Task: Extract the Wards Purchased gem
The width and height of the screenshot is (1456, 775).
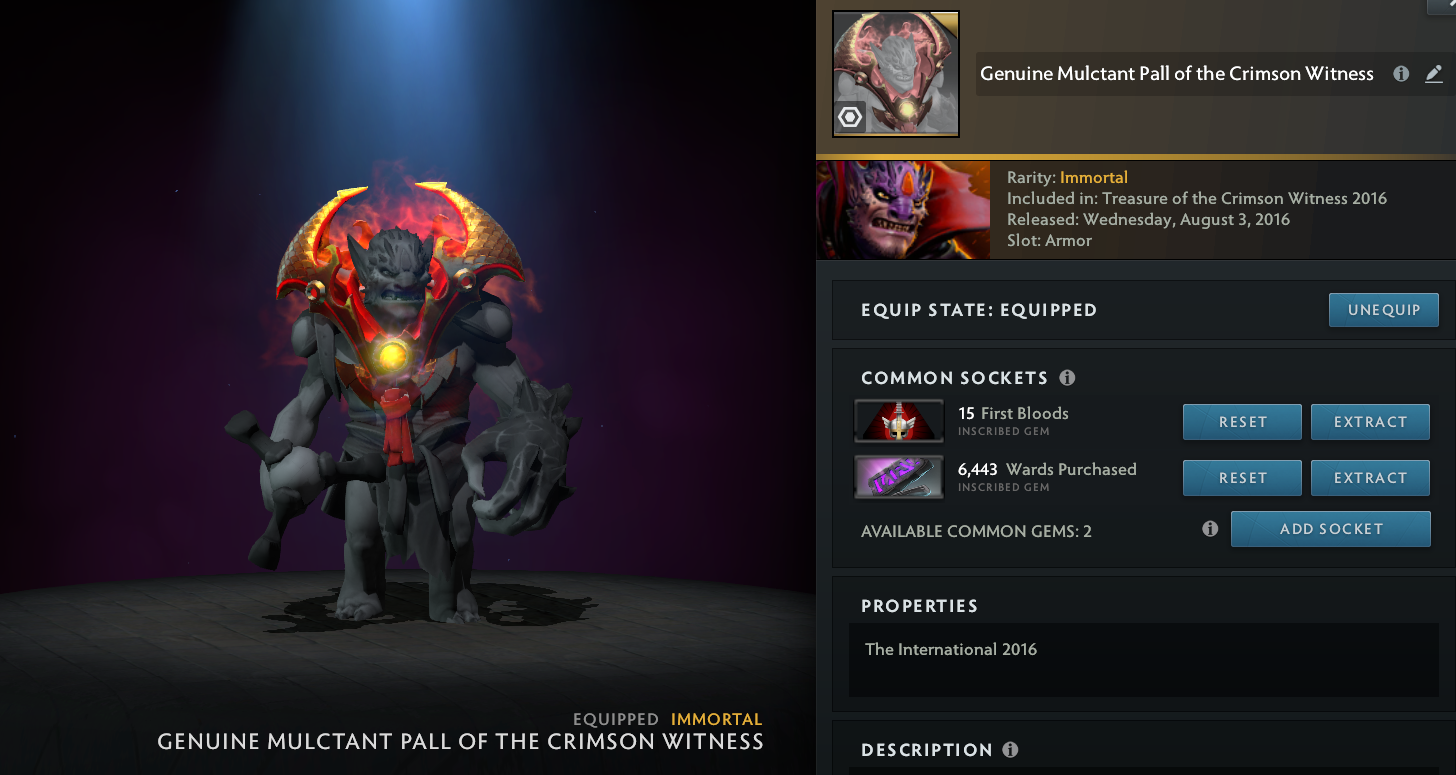Action: (1370, 477)
